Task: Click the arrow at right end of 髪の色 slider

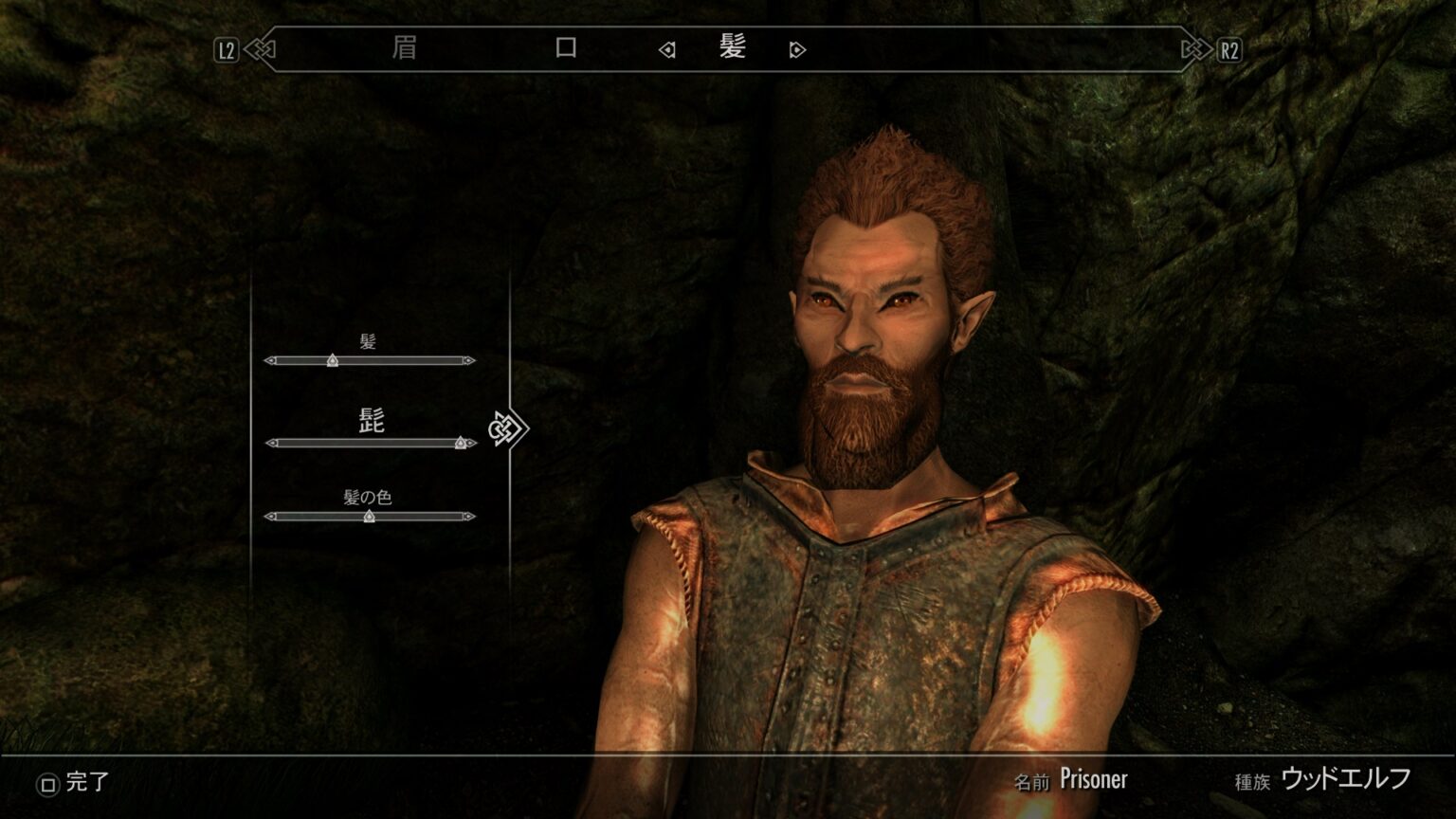Action: tap(471, 518)
